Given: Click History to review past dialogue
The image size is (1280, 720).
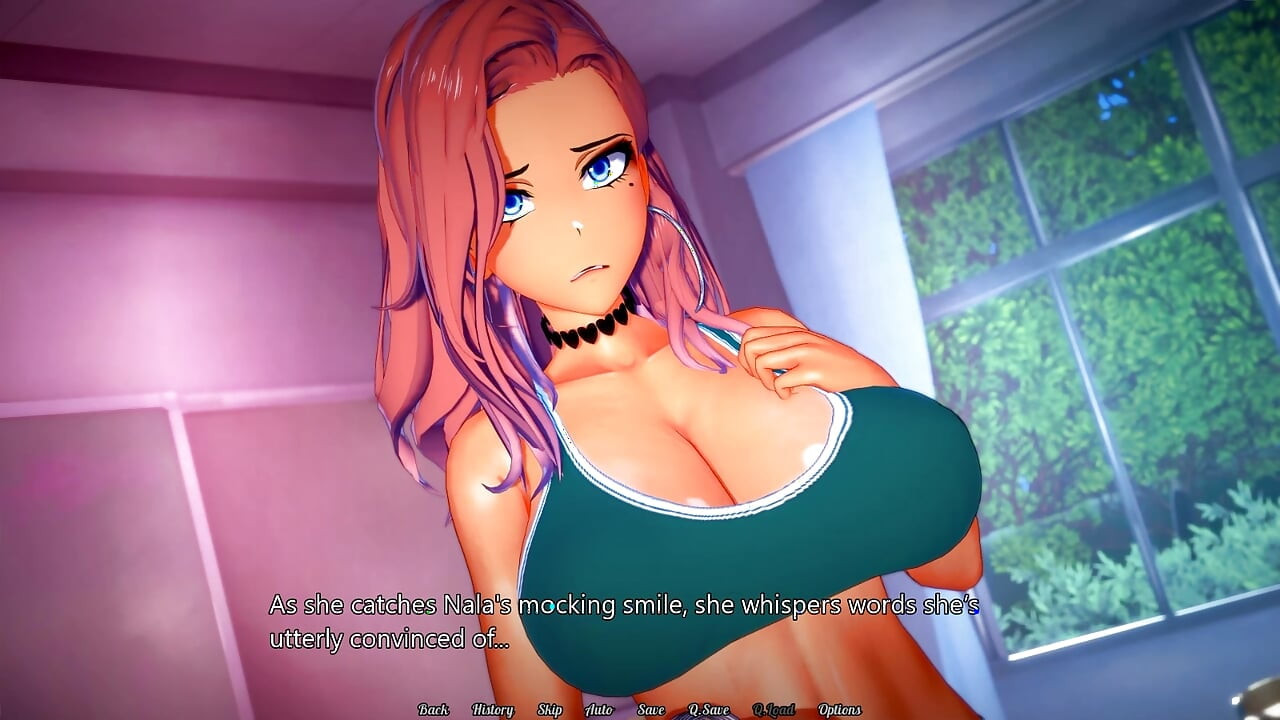Looking at the screenshot, I should tap(492, 708).
